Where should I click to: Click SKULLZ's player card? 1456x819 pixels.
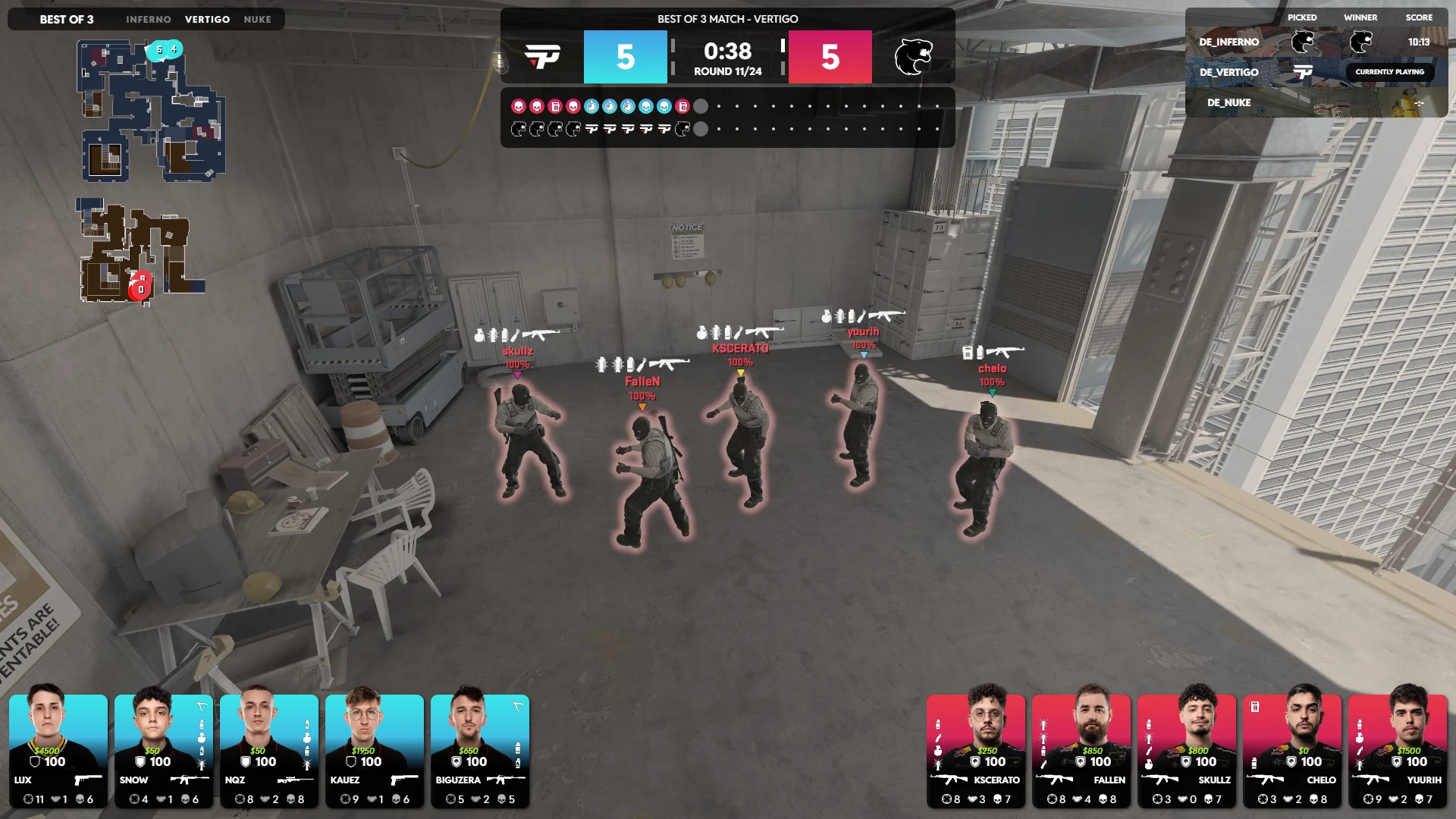[1187, 751]
